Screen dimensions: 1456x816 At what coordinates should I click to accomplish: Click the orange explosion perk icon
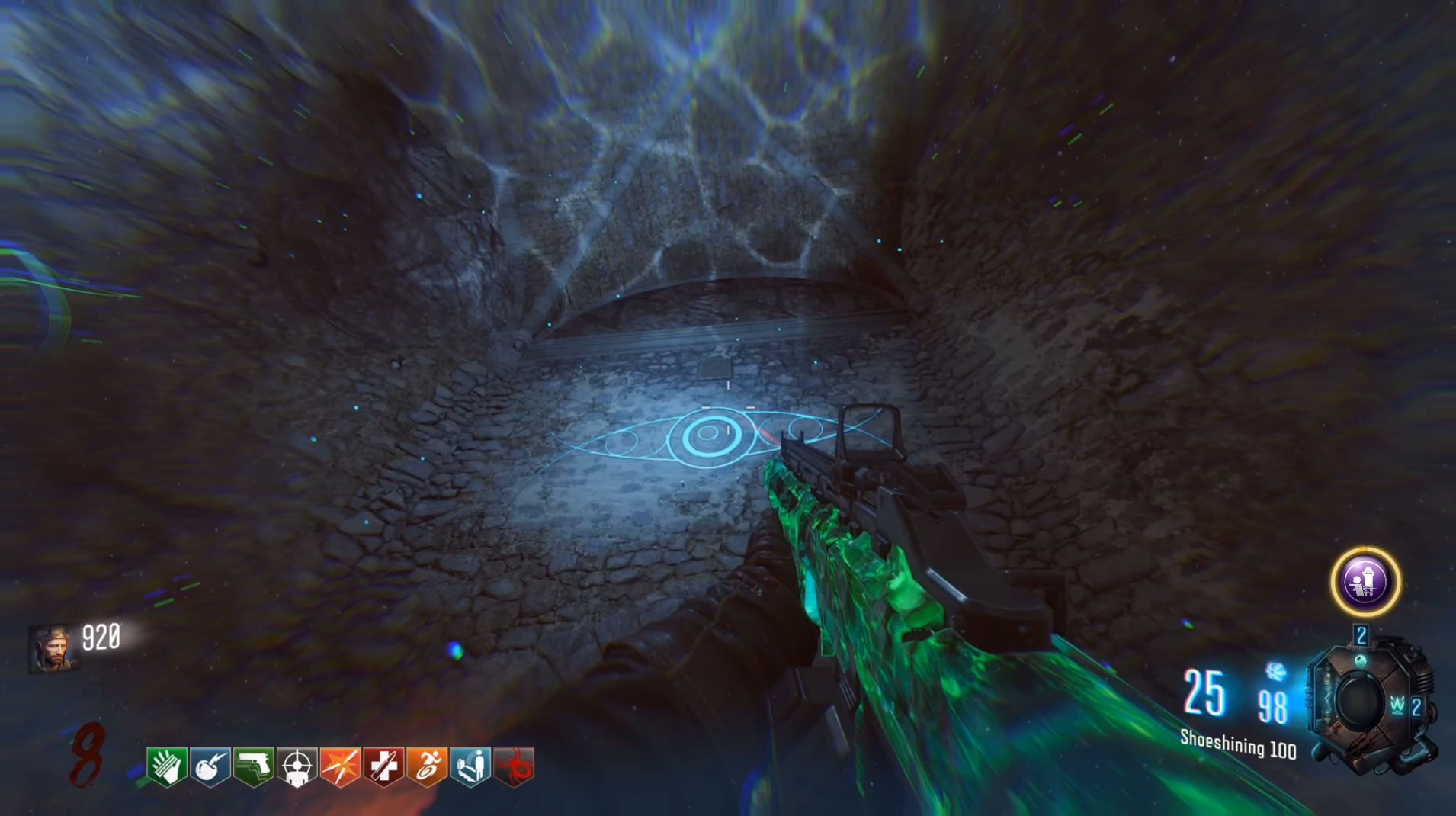340,766
